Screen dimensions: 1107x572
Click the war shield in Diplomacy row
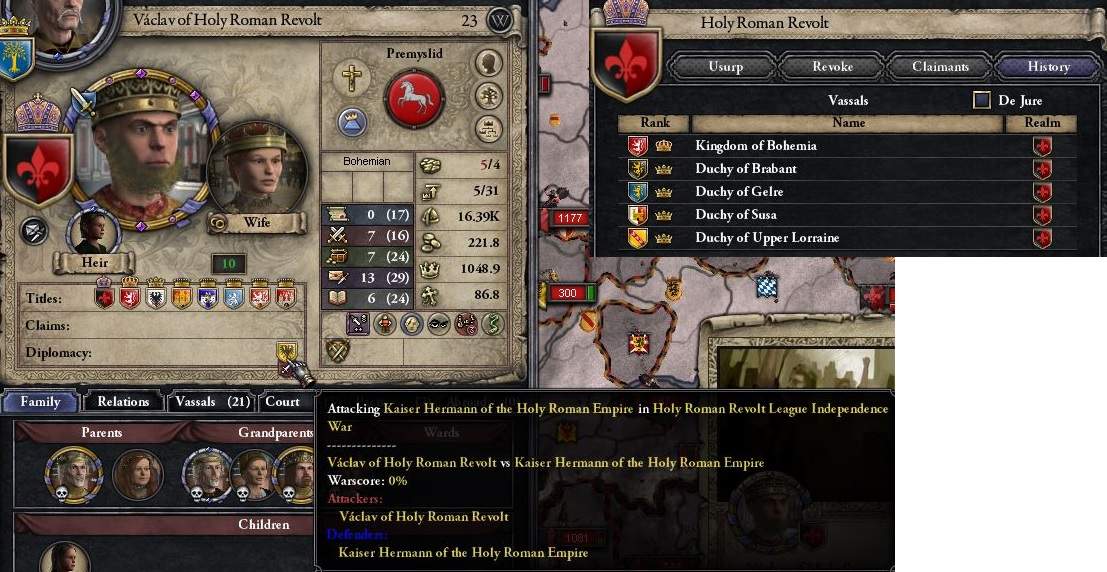point(287,352)
